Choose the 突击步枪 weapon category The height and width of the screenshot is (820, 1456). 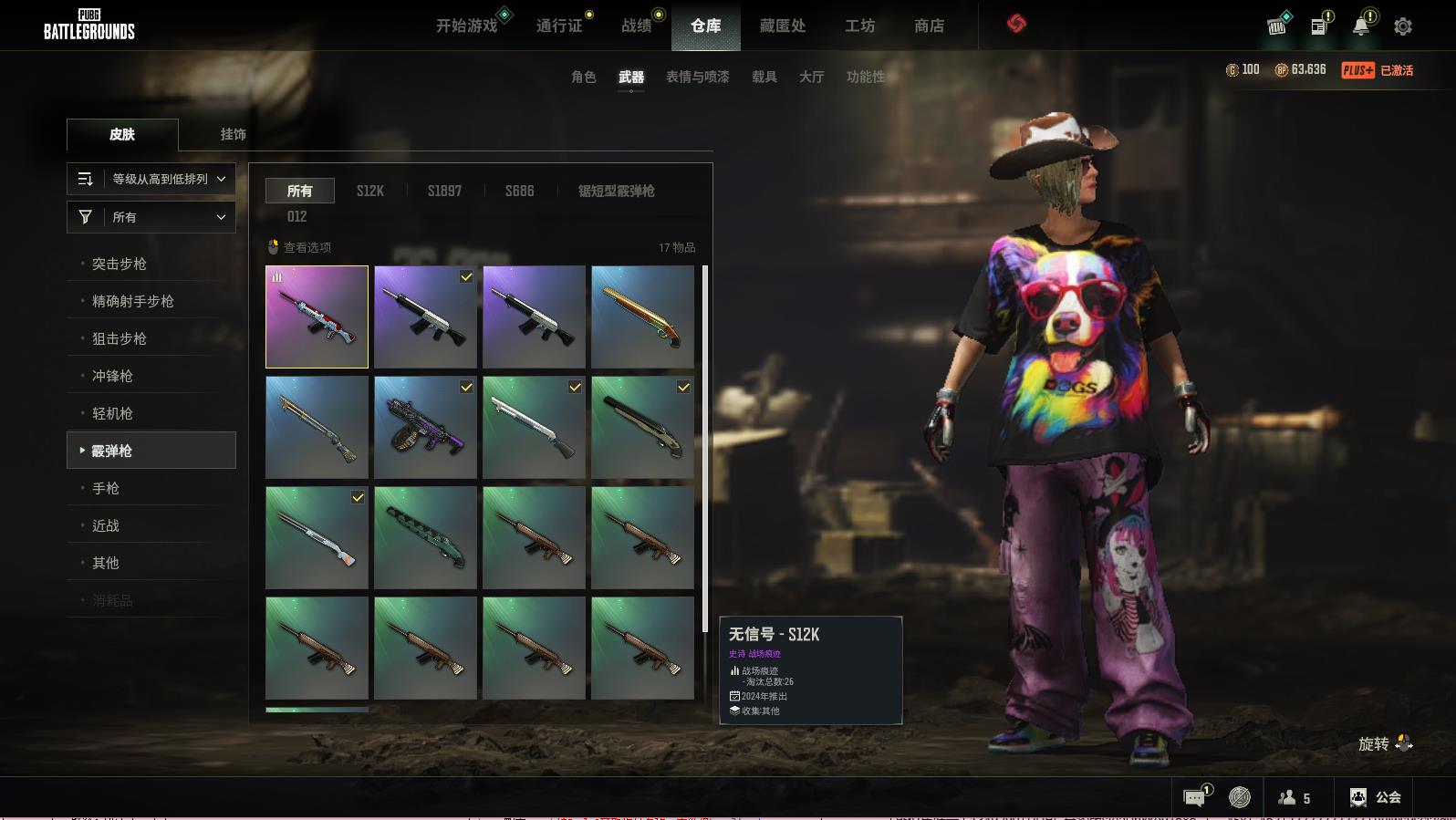[x=120, y=264]
